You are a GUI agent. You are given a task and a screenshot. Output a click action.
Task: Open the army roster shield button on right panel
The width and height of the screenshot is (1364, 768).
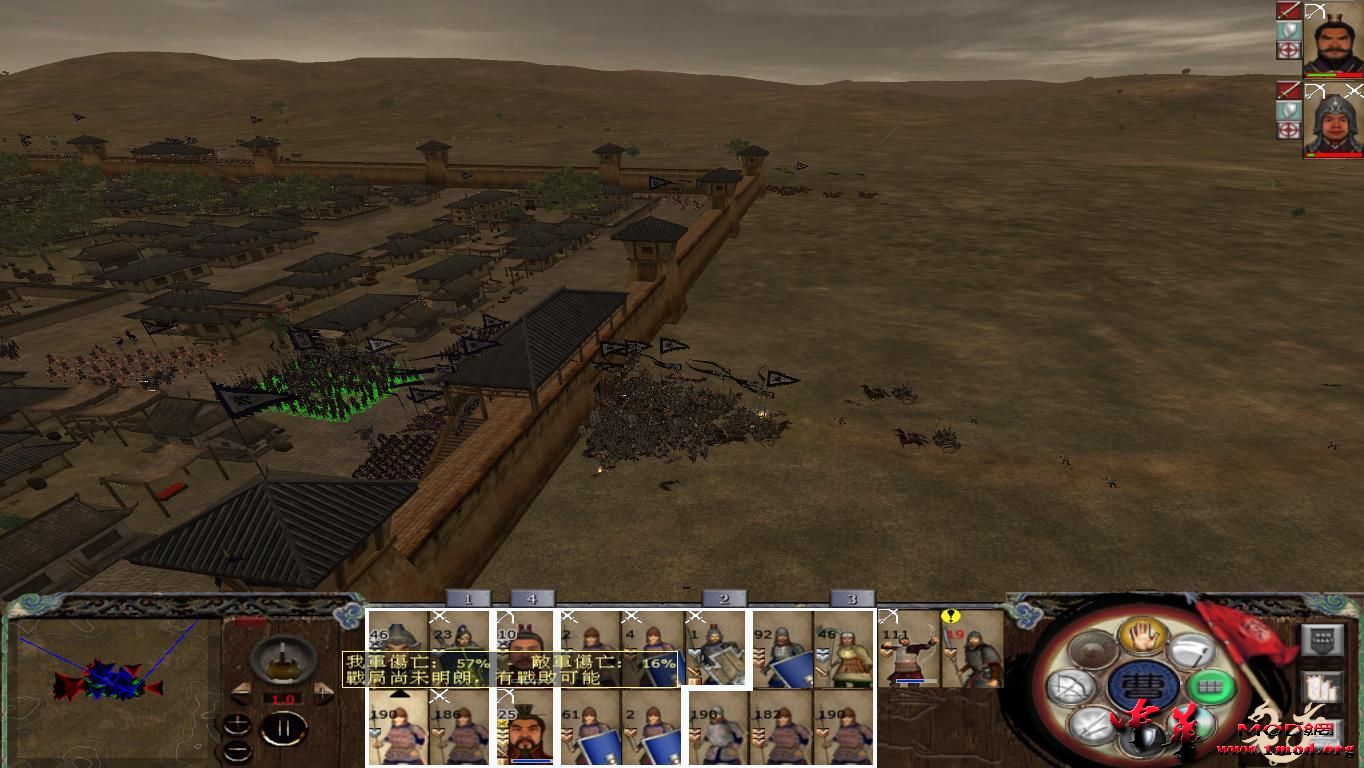pos(1320,640)
